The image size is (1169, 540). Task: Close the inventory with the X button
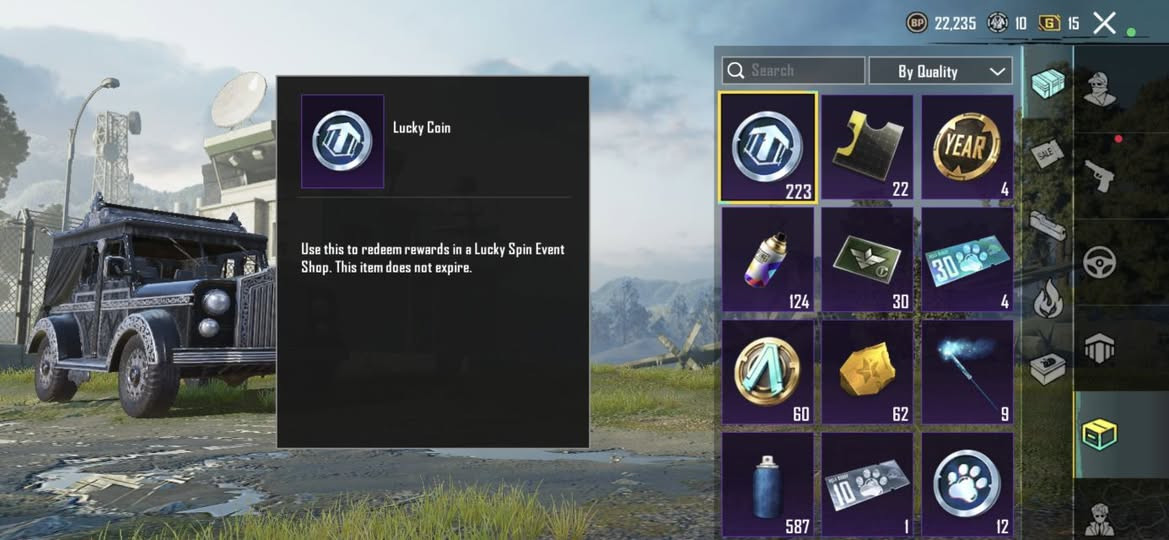1104,23
